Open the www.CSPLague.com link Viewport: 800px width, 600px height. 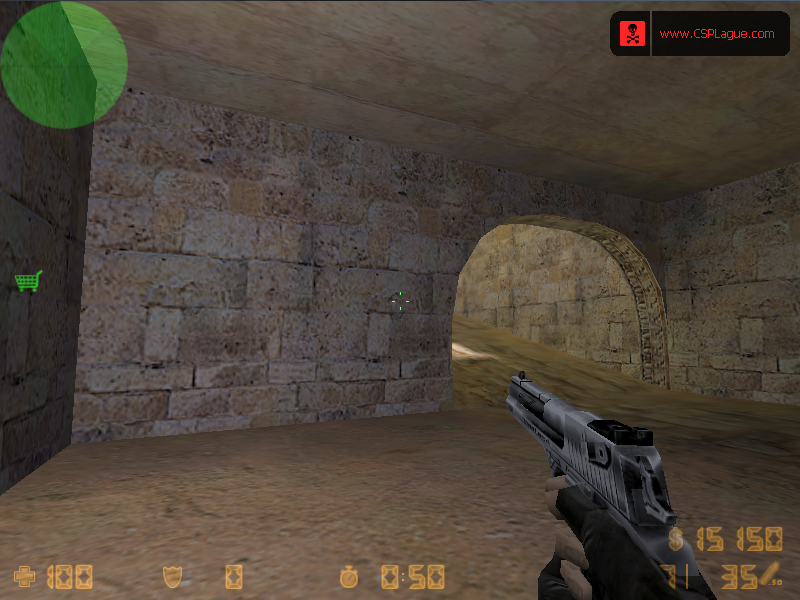point(717,34)
